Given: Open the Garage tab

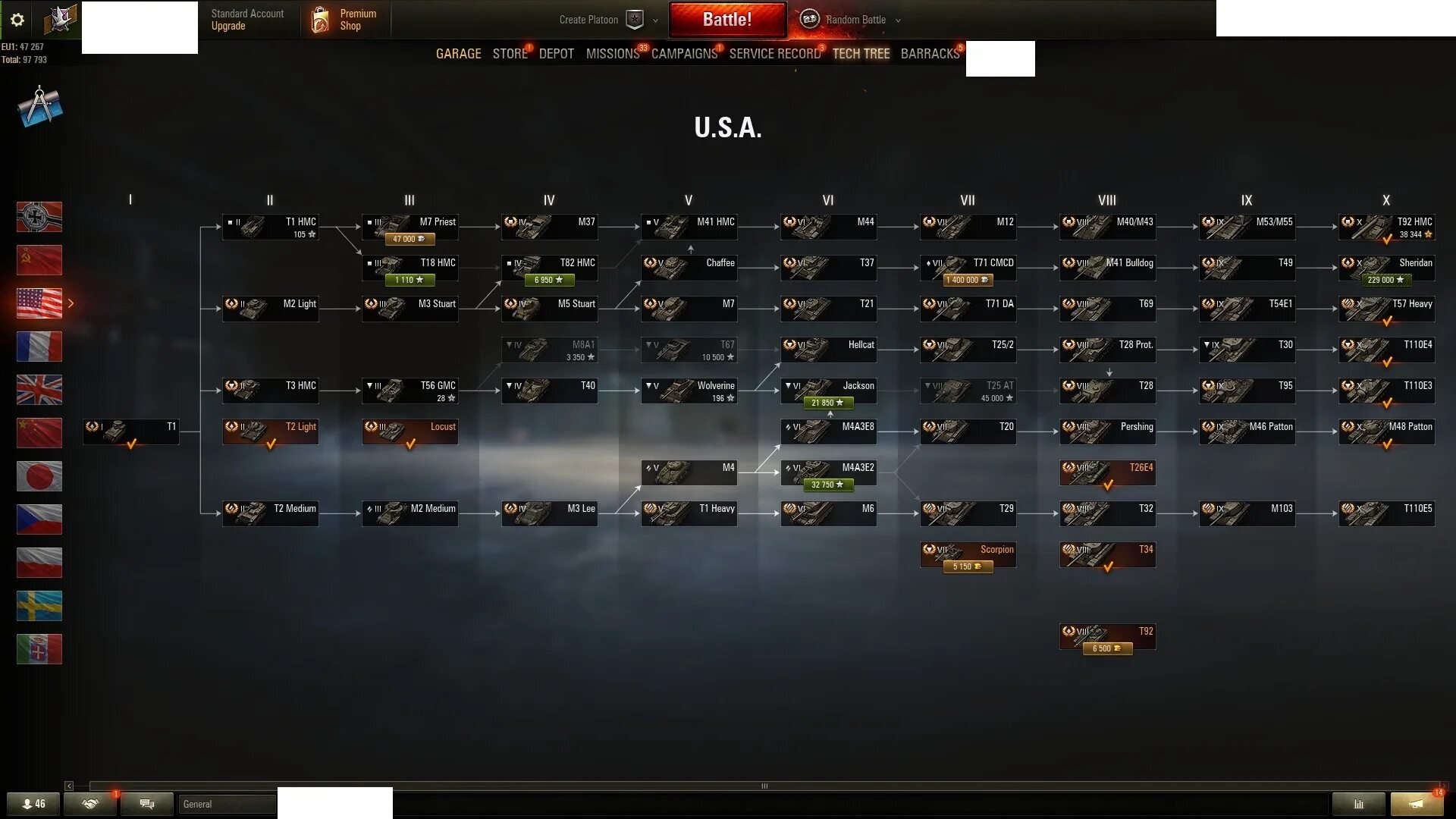Looking at the screenshot, I should click(458, 54).
